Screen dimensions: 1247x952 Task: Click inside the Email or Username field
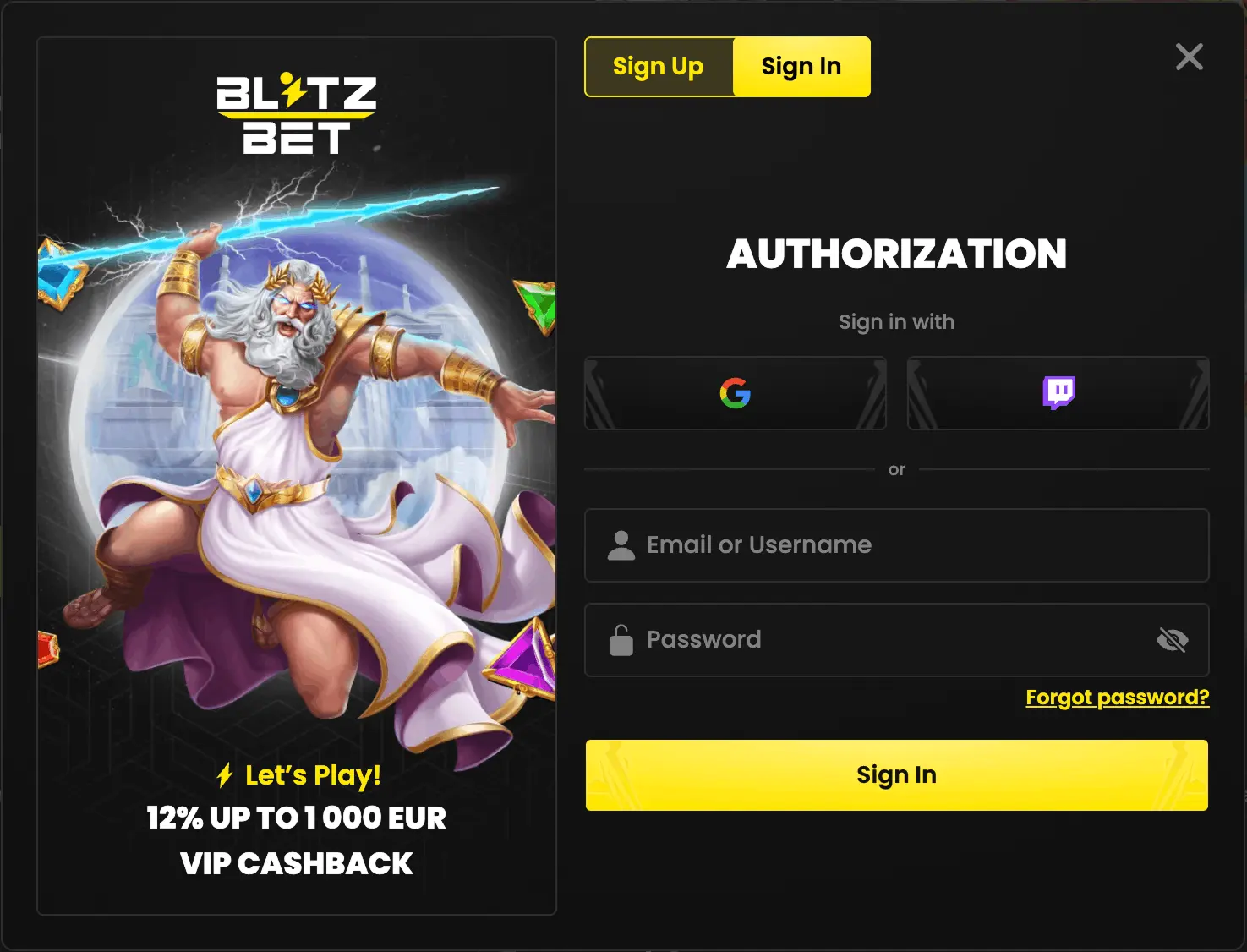[x=896, y=545]
